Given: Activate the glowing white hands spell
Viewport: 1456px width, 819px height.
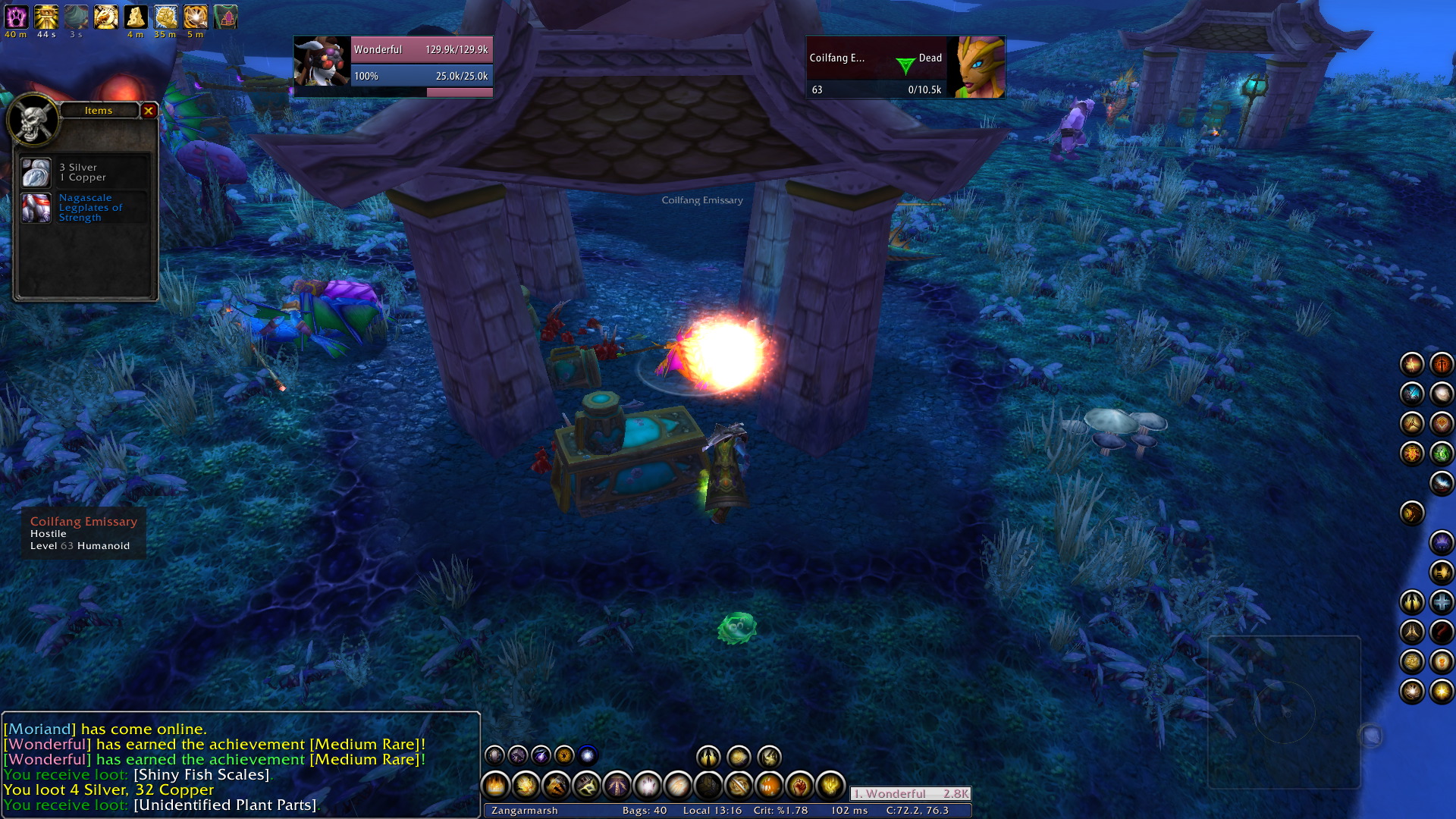Looking at the screenshot, I should pyautogui.click(x=648, y=786).
